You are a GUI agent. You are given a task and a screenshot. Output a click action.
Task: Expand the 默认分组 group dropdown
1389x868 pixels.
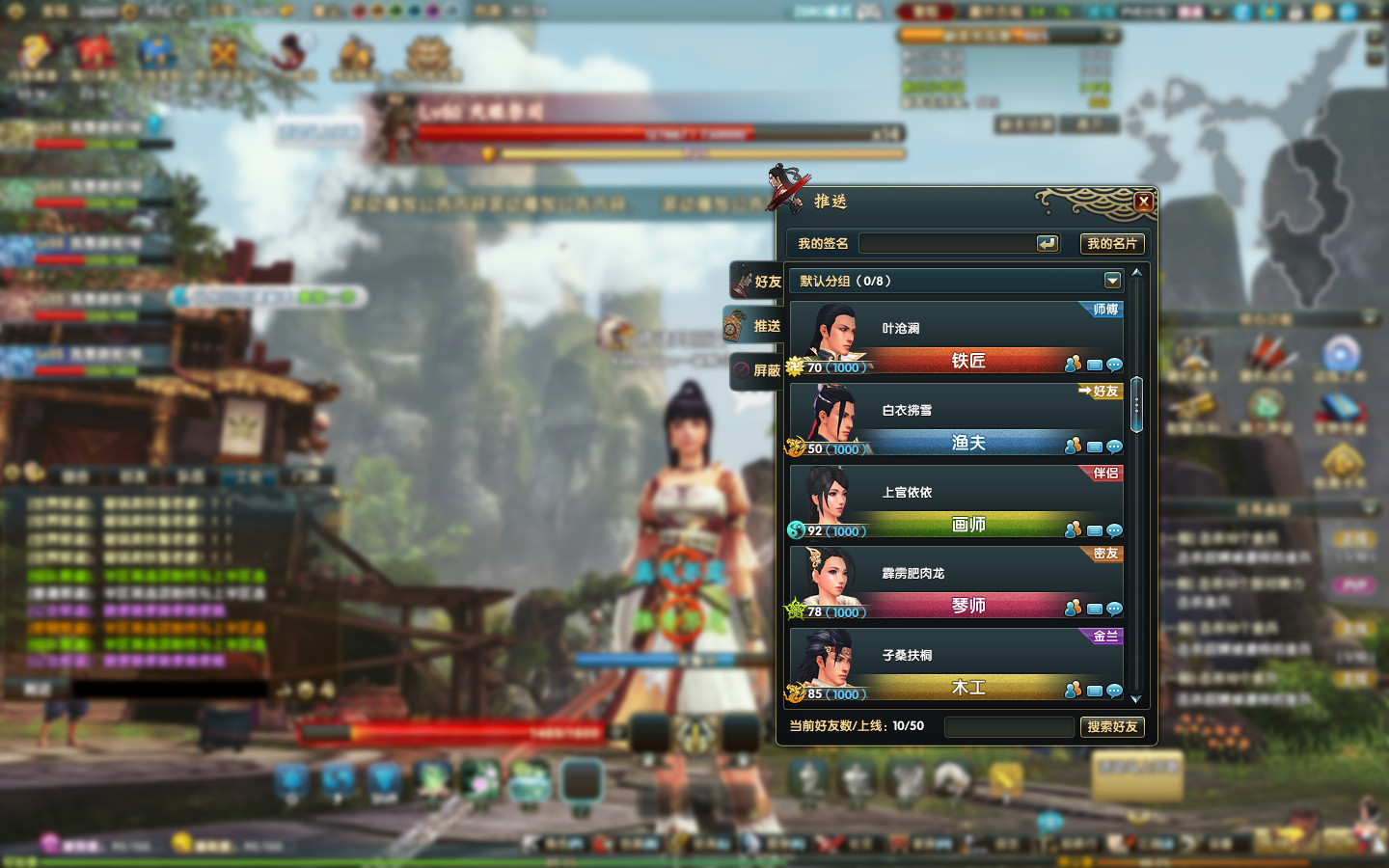coord(1112,281)
